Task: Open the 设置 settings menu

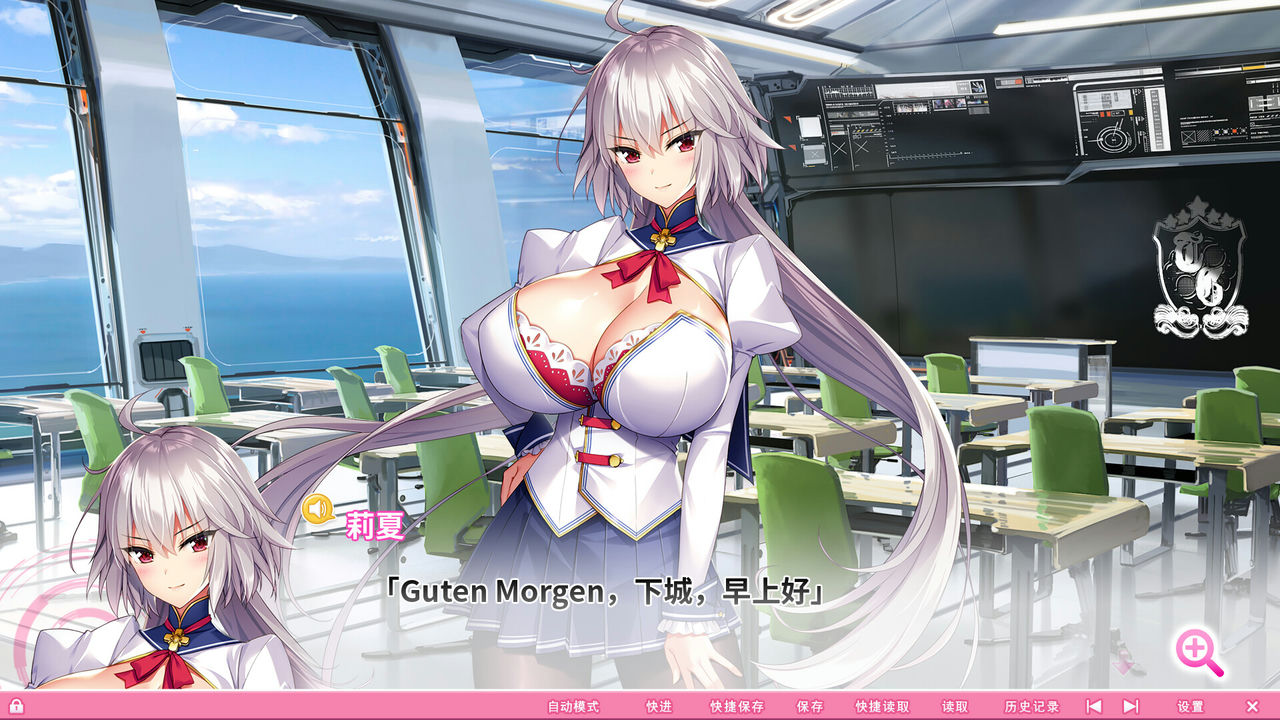Action: [x=1192, y=705]
